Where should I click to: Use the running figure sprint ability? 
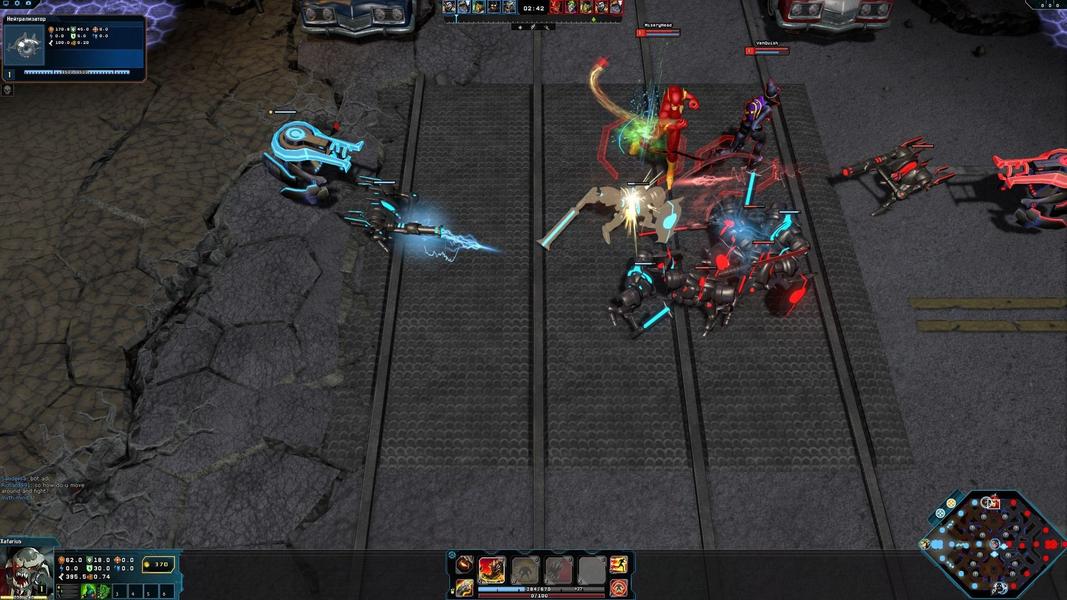coord(619,565)
